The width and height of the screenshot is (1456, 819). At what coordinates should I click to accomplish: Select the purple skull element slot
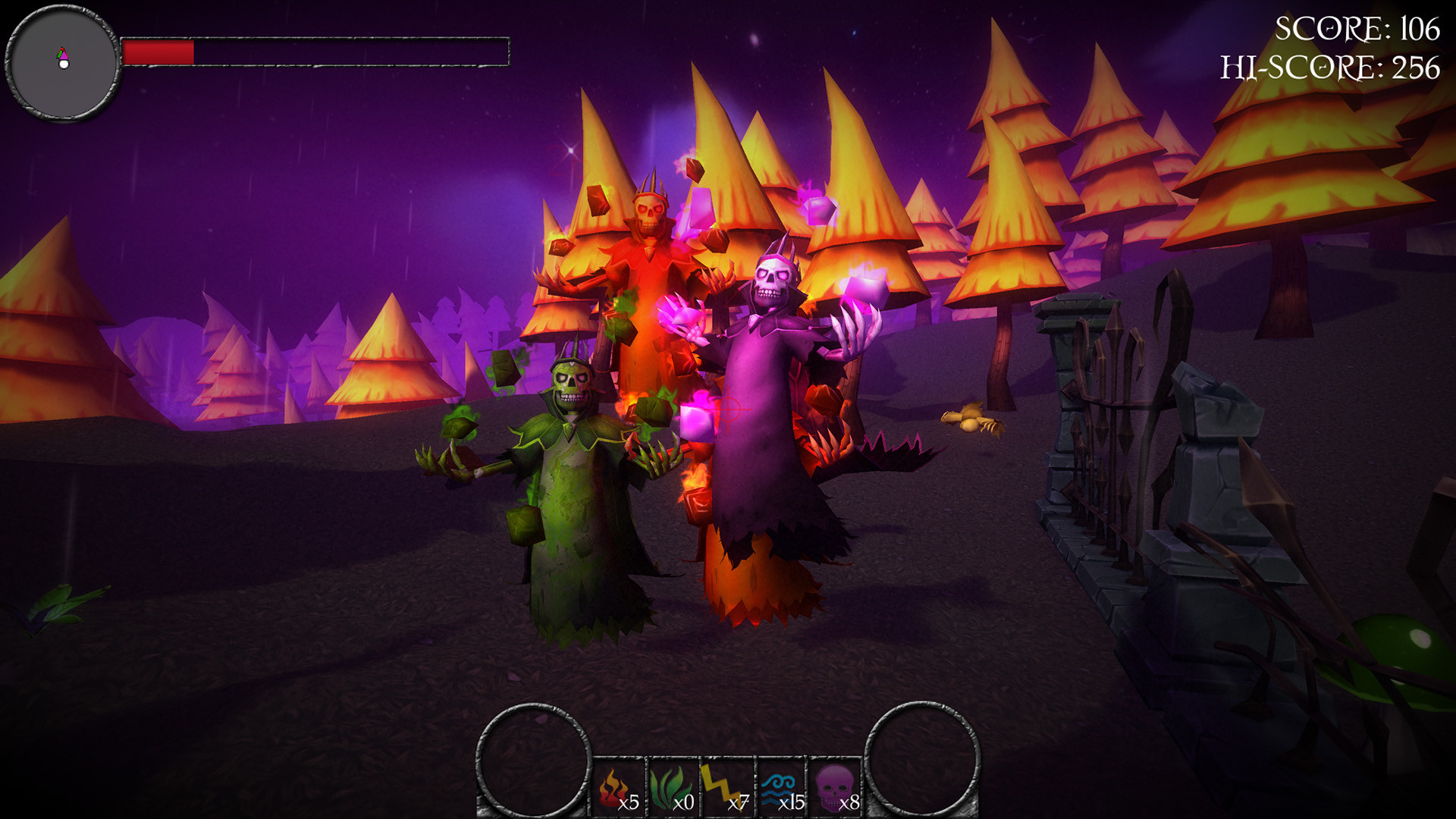pos(836,788)
